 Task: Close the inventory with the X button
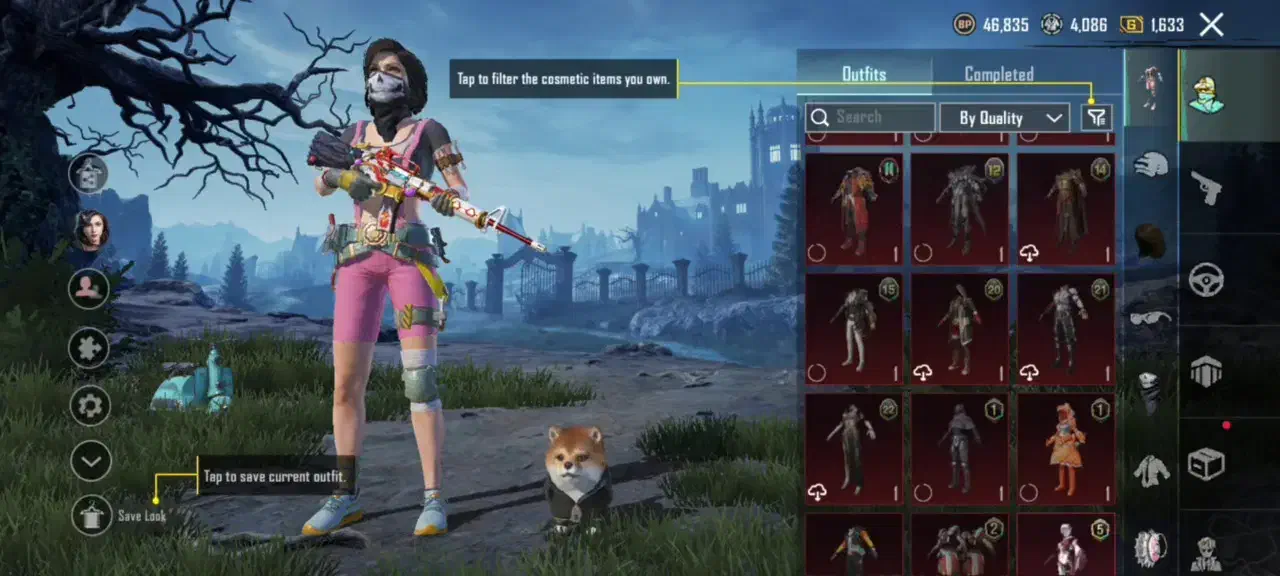point(1211,25)
